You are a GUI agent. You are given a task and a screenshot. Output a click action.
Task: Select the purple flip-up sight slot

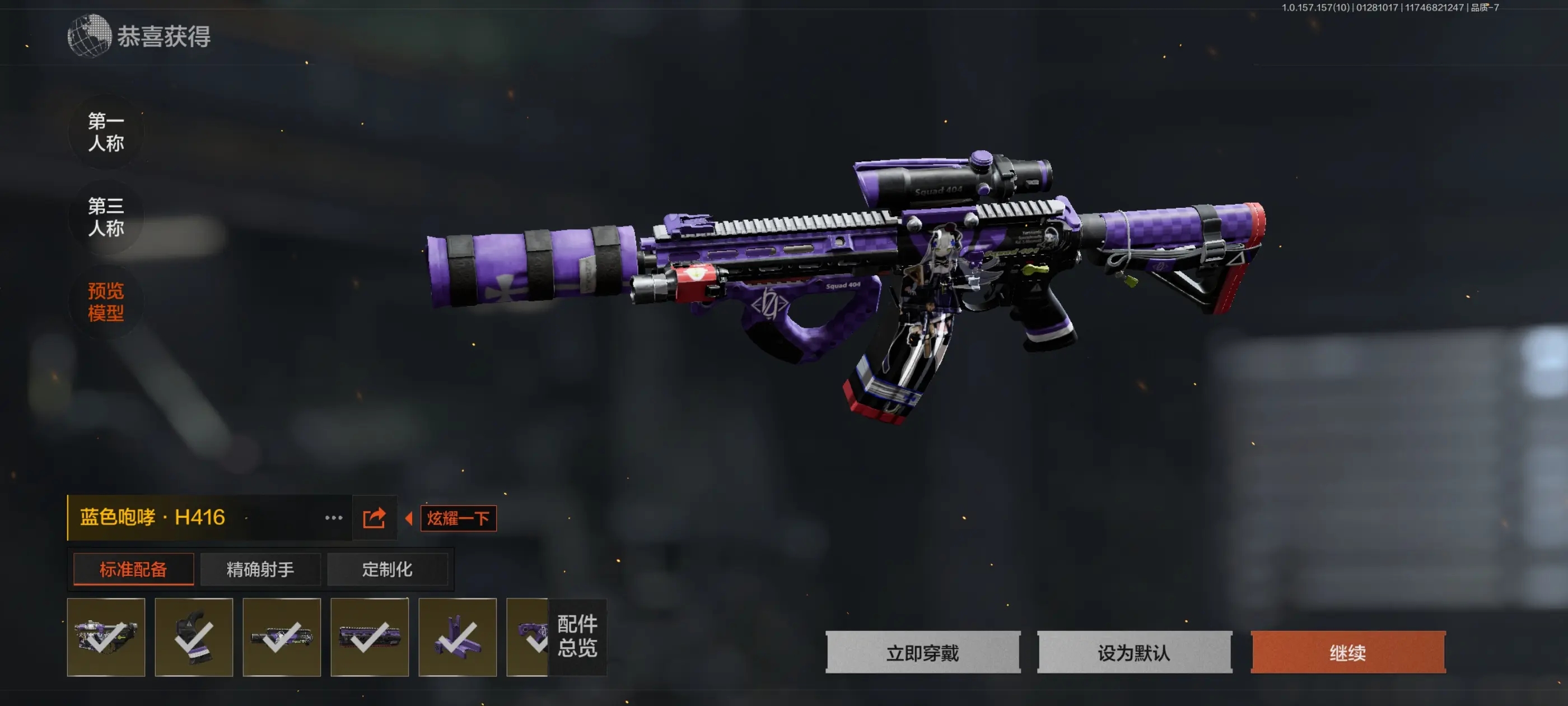tap(457, 637)
